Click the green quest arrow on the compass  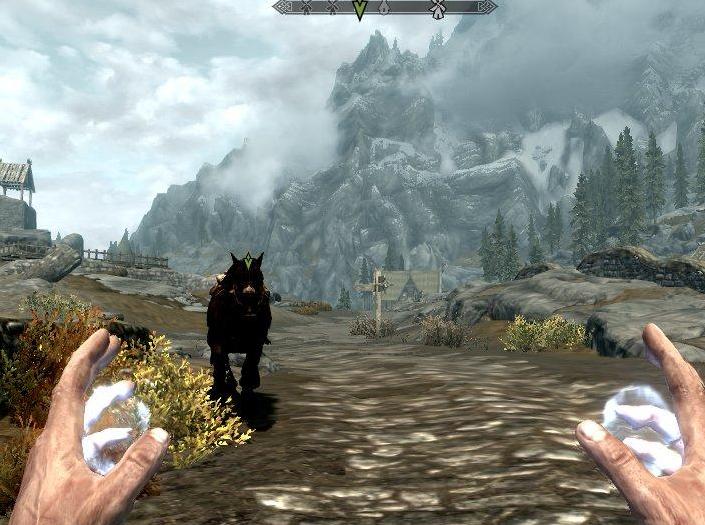coord(360,10)
